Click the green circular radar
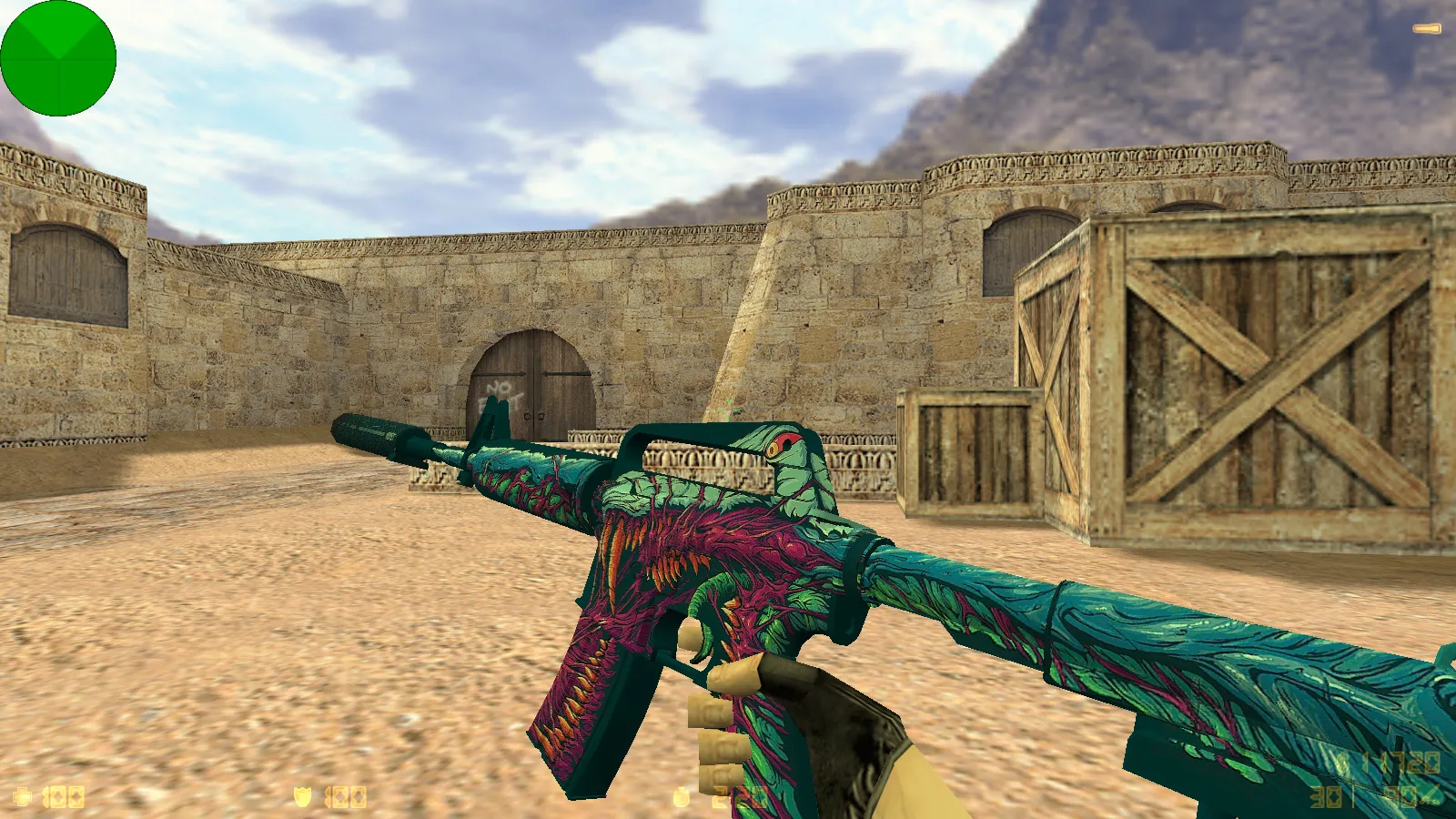The image size is (1456, 819). click(58, 58)
